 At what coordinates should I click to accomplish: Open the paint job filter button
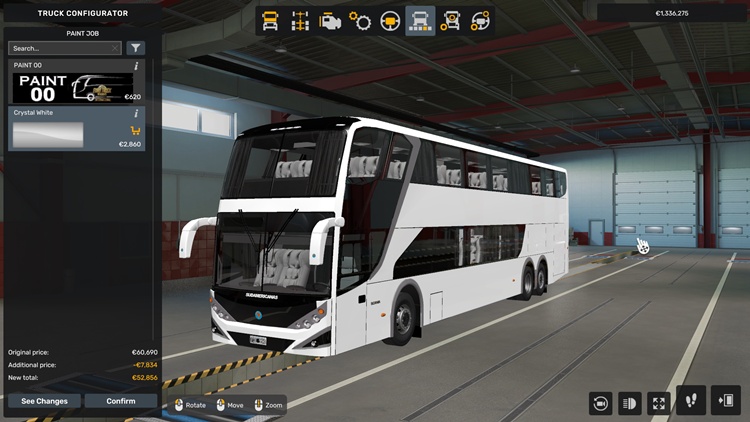point(136,48)
